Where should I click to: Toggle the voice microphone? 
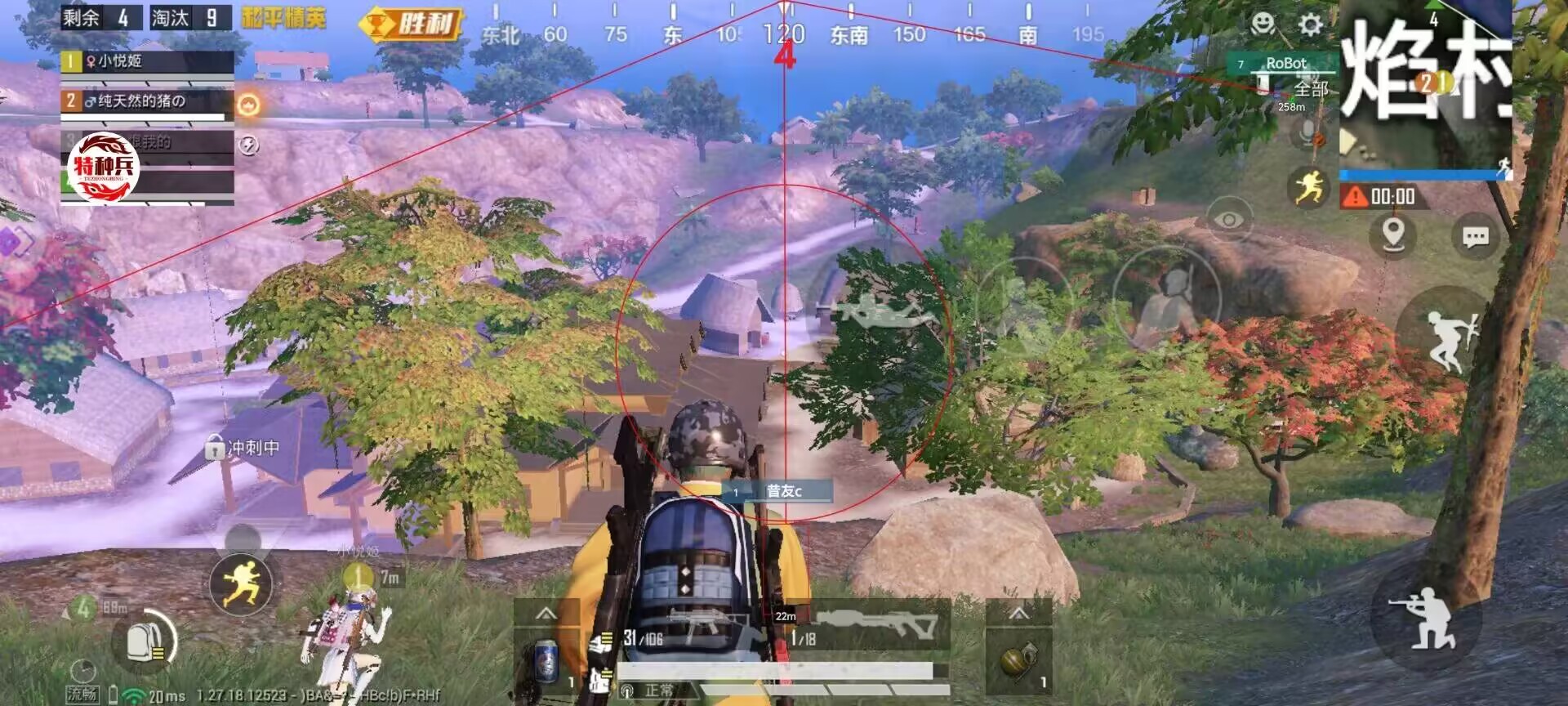(1307, 132)
